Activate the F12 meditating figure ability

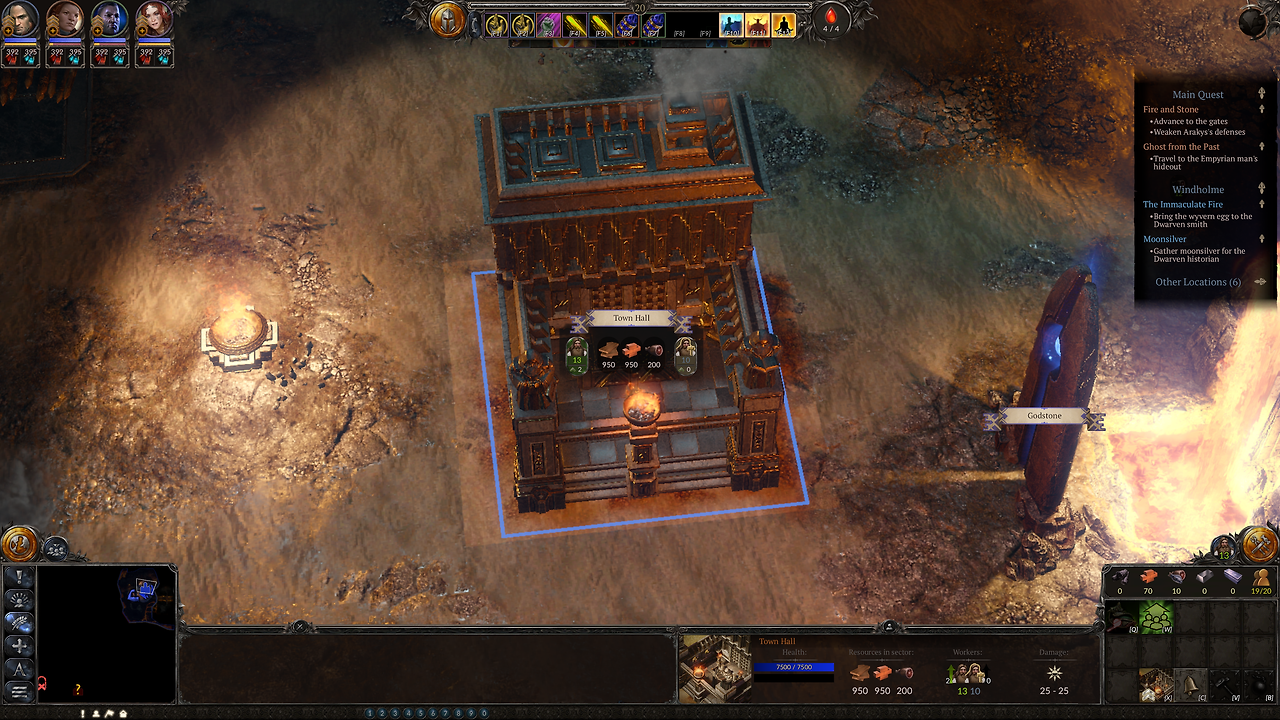783,25
